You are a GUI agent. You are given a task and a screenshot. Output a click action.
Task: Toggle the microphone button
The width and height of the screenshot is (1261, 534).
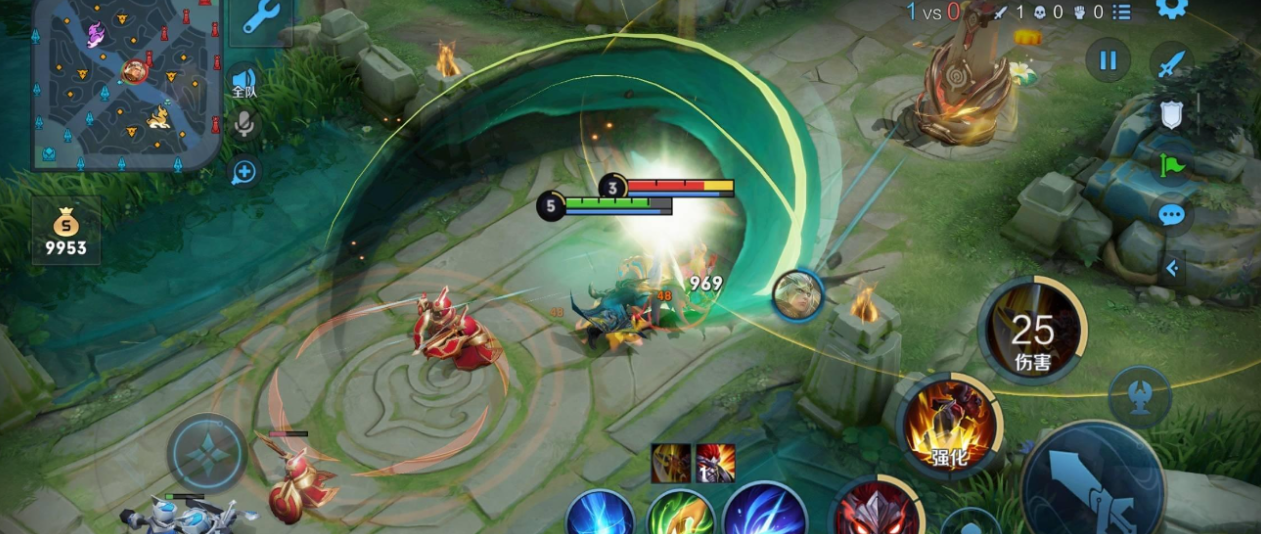pyautogui.click(x=243, y=125)
